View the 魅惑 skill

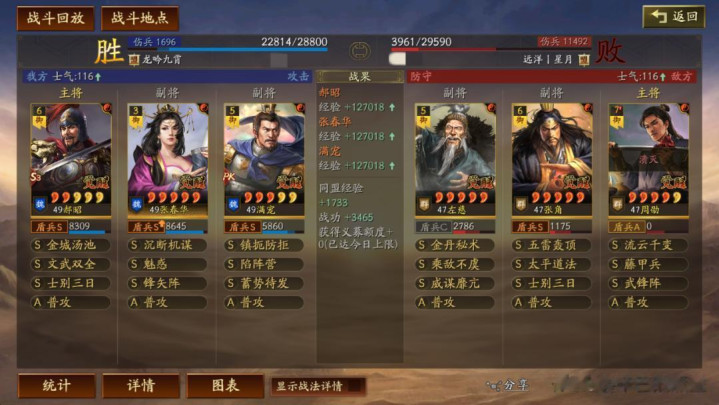coord(167,264)
